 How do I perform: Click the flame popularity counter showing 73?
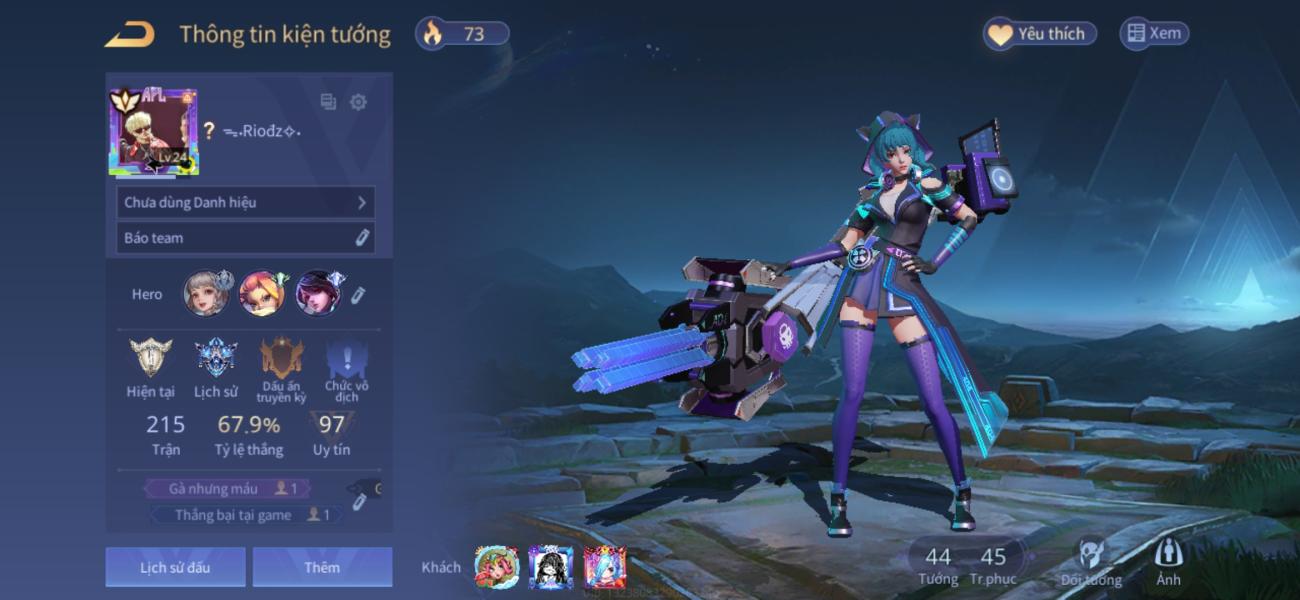462,33
